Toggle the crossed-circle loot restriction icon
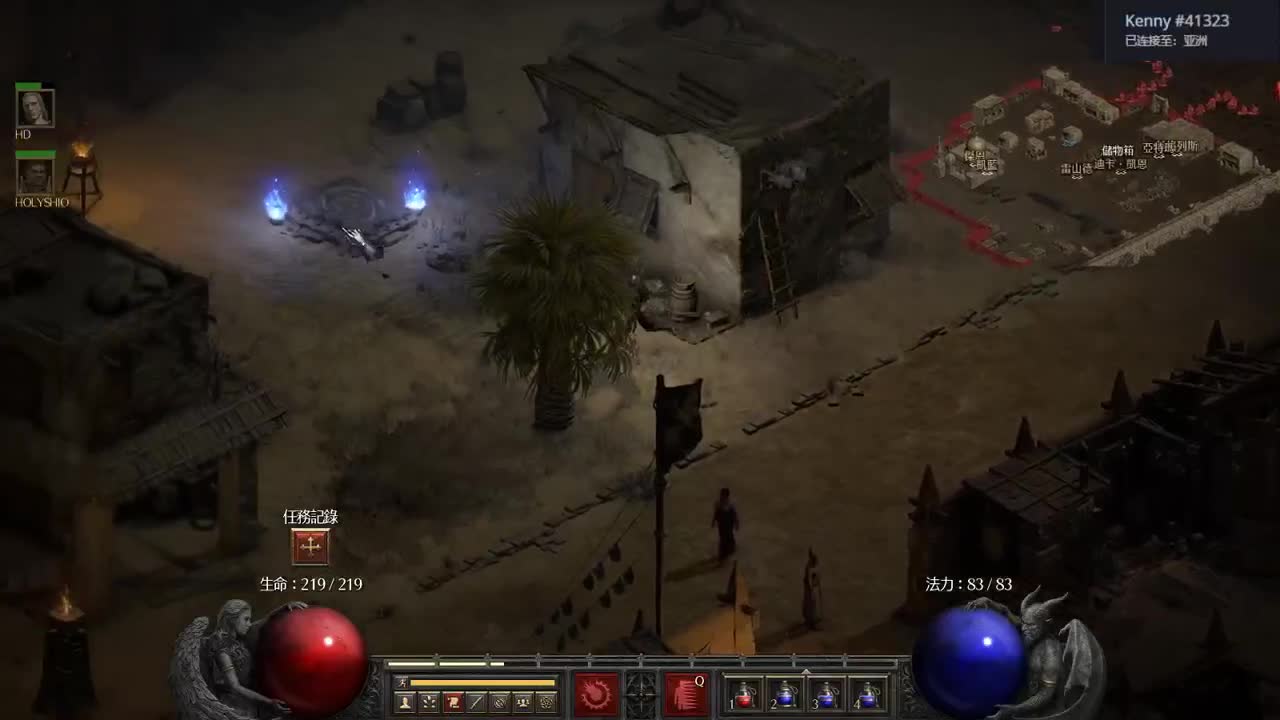The width and height of the screenshot is (1280, 720). pos(499,700)
